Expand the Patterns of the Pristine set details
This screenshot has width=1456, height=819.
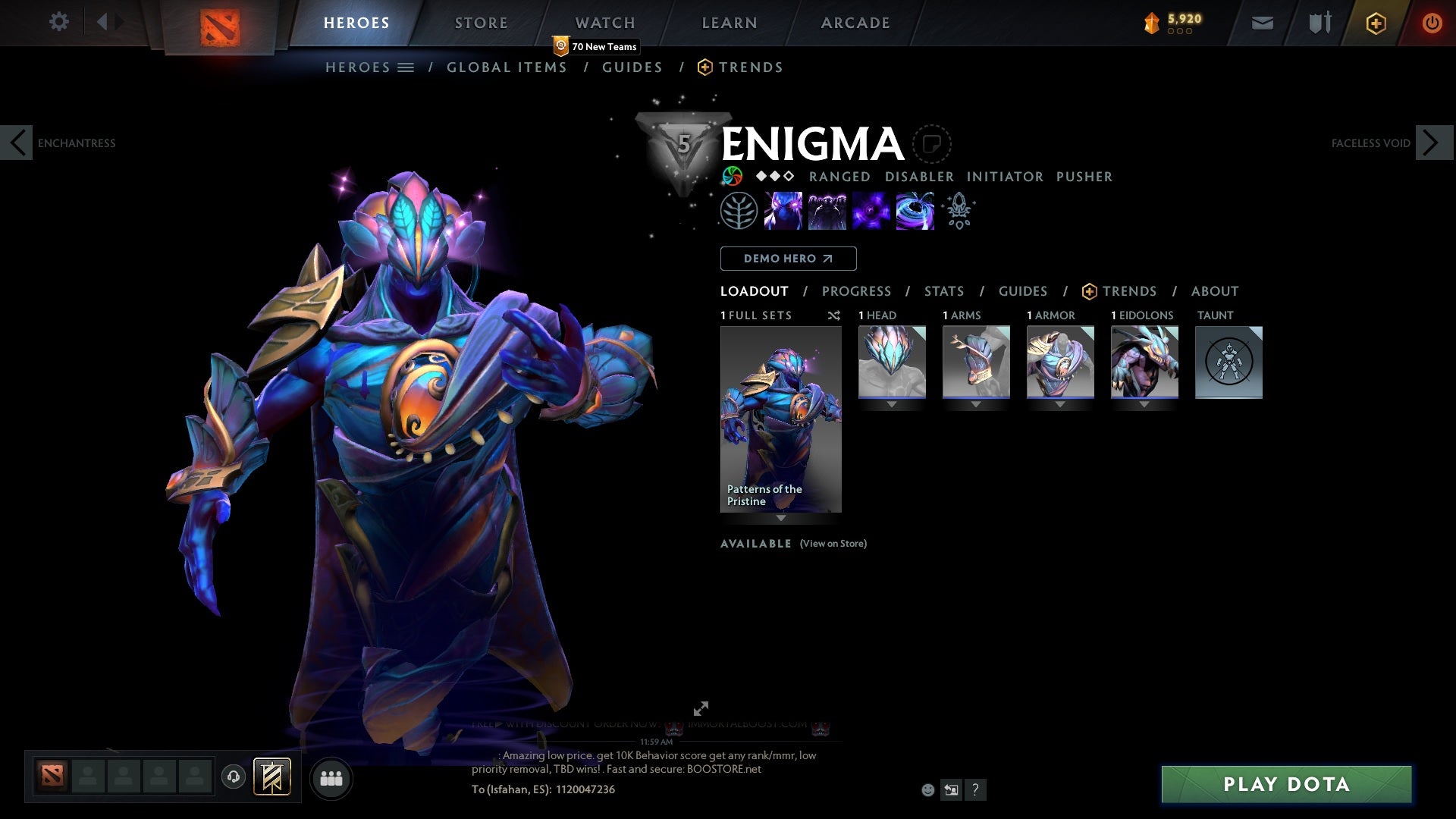pyautogui.click(x=781, y=519)
